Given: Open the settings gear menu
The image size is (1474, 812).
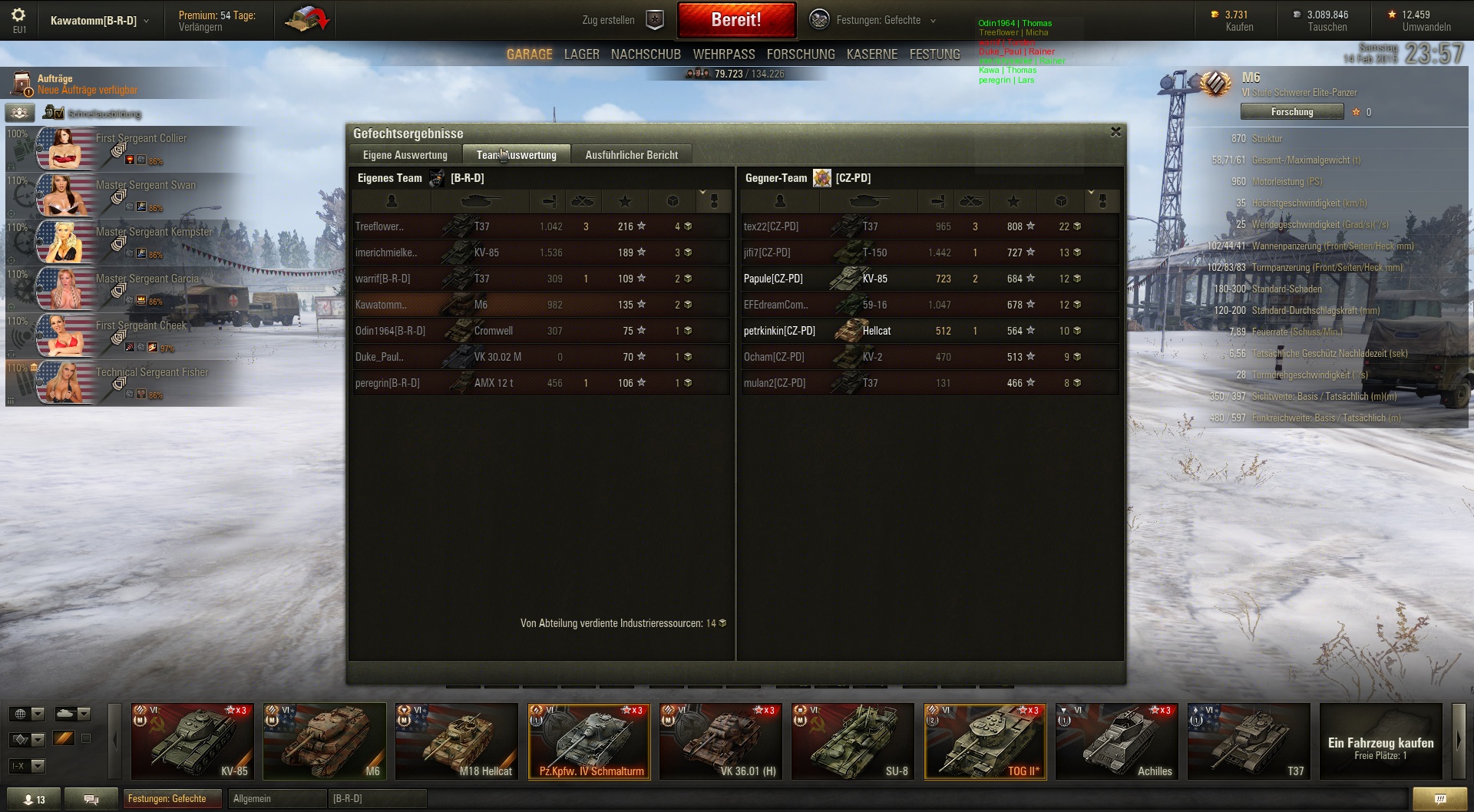Looking at the screenshot, I should click(x=18, y=15).
